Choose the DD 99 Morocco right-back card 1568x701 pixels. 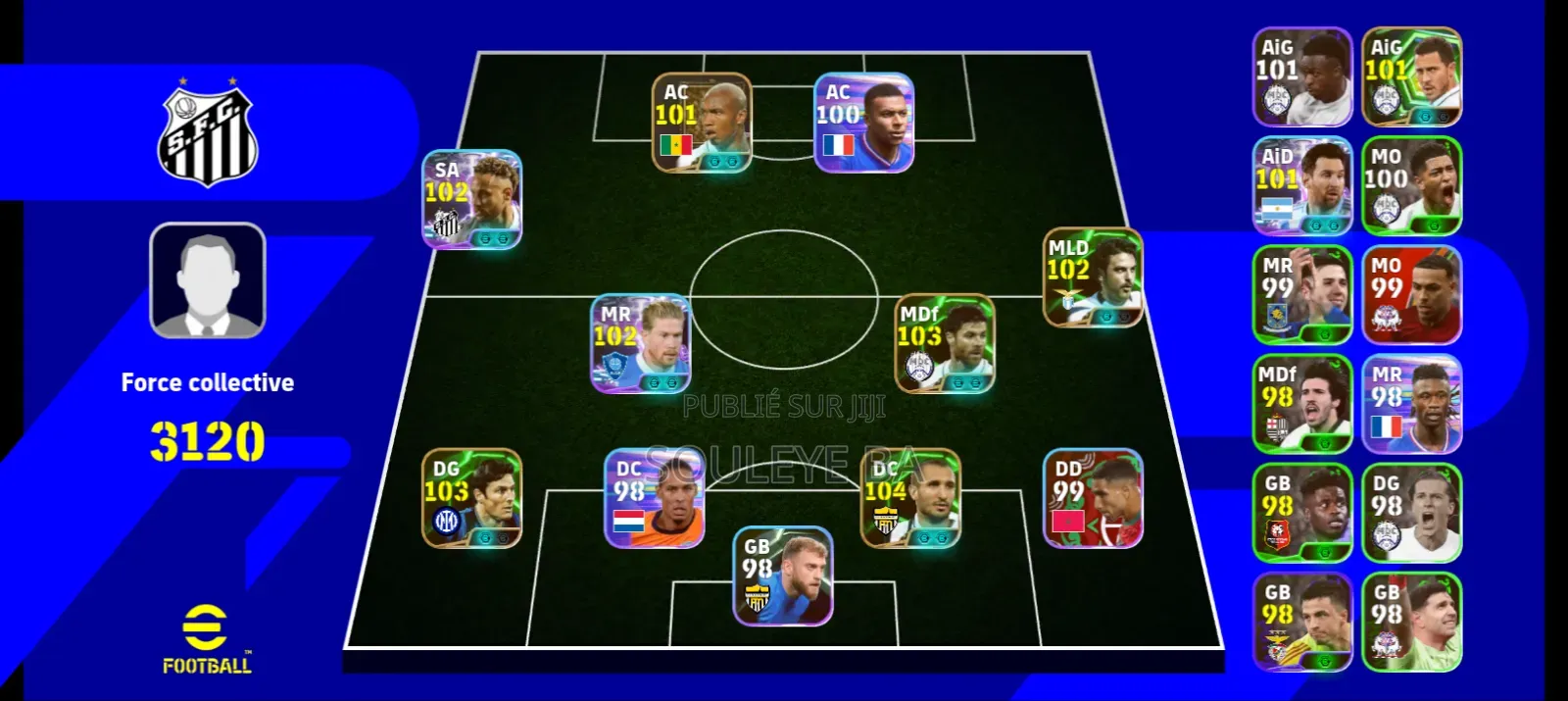[1093, 498]
